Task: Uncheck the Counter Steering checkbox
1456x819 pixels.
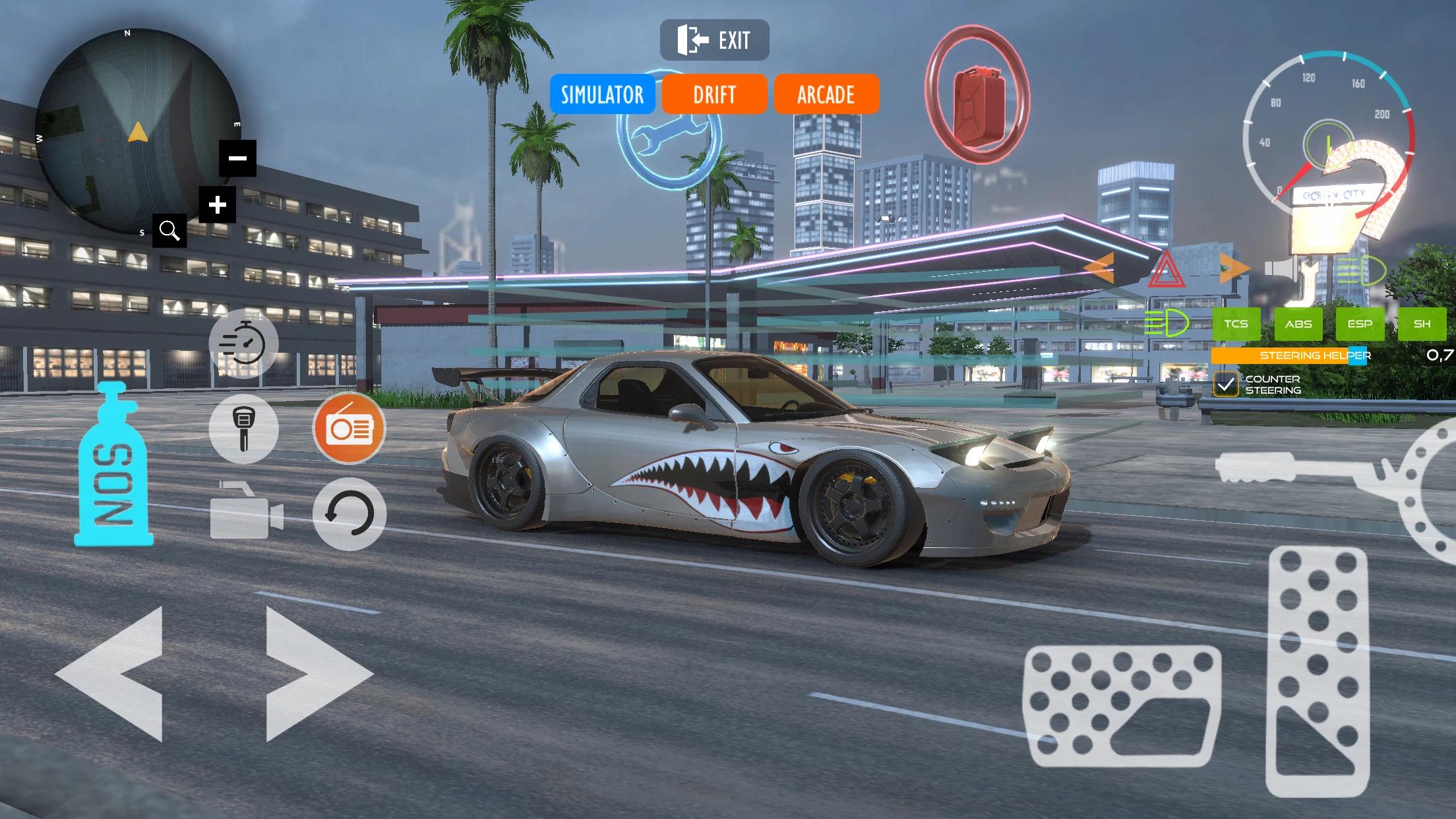Action: point(1226,383)
